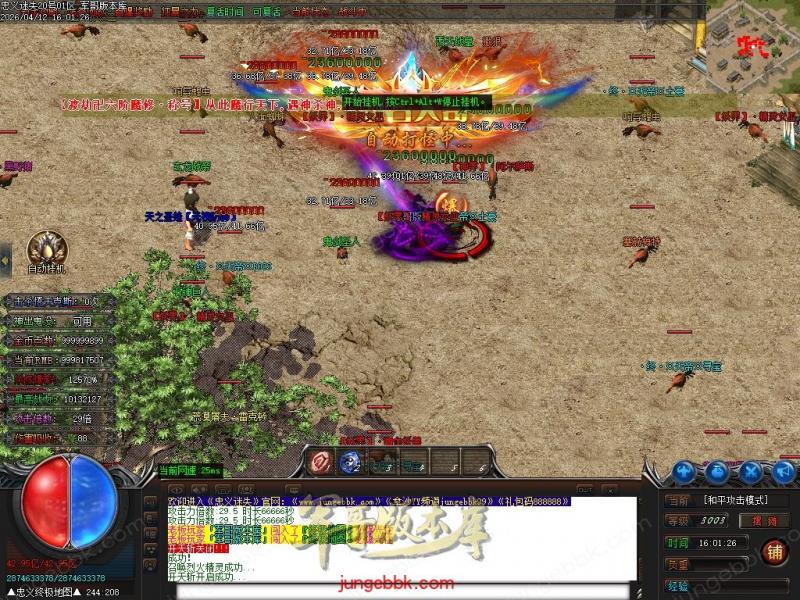This screenshot has height=600, width=800.
Task: Open the round red 铺 shop button
Action: (x=773, y=551)
